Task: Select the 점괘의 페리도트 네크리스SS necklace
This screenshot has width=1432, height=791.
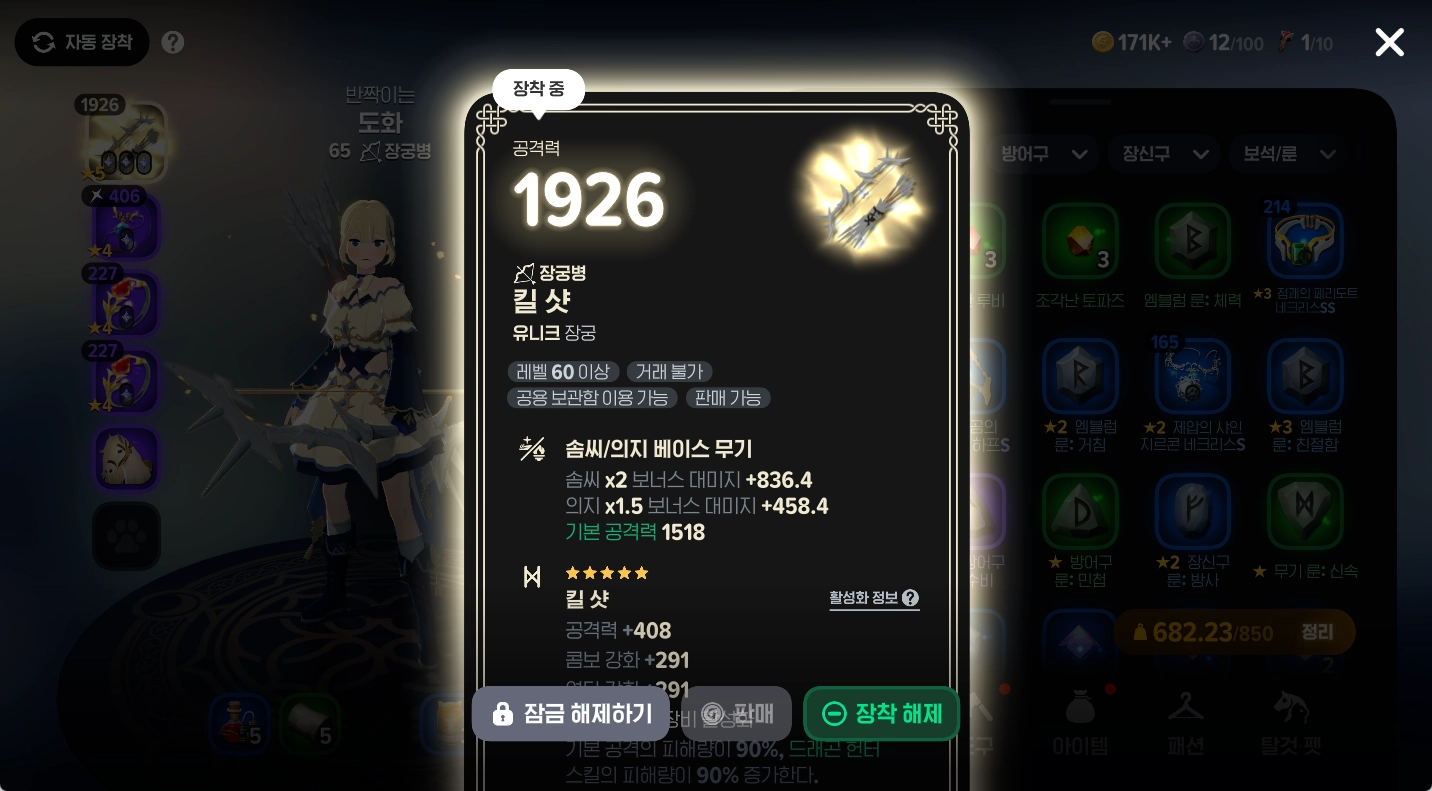Action: coord(1305,241)
